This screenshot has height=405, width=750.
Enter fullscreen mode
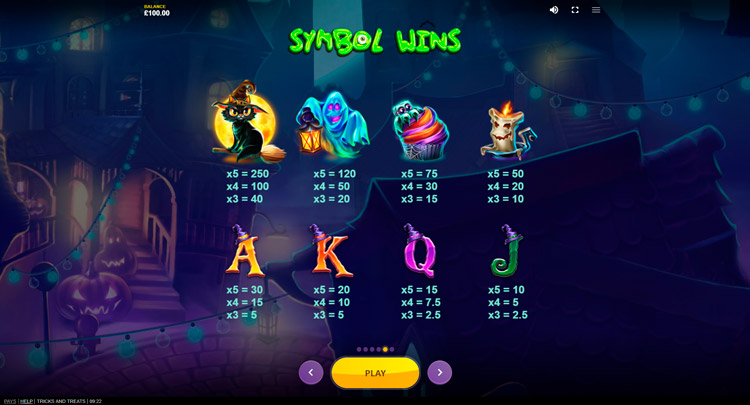coord(575,10)
